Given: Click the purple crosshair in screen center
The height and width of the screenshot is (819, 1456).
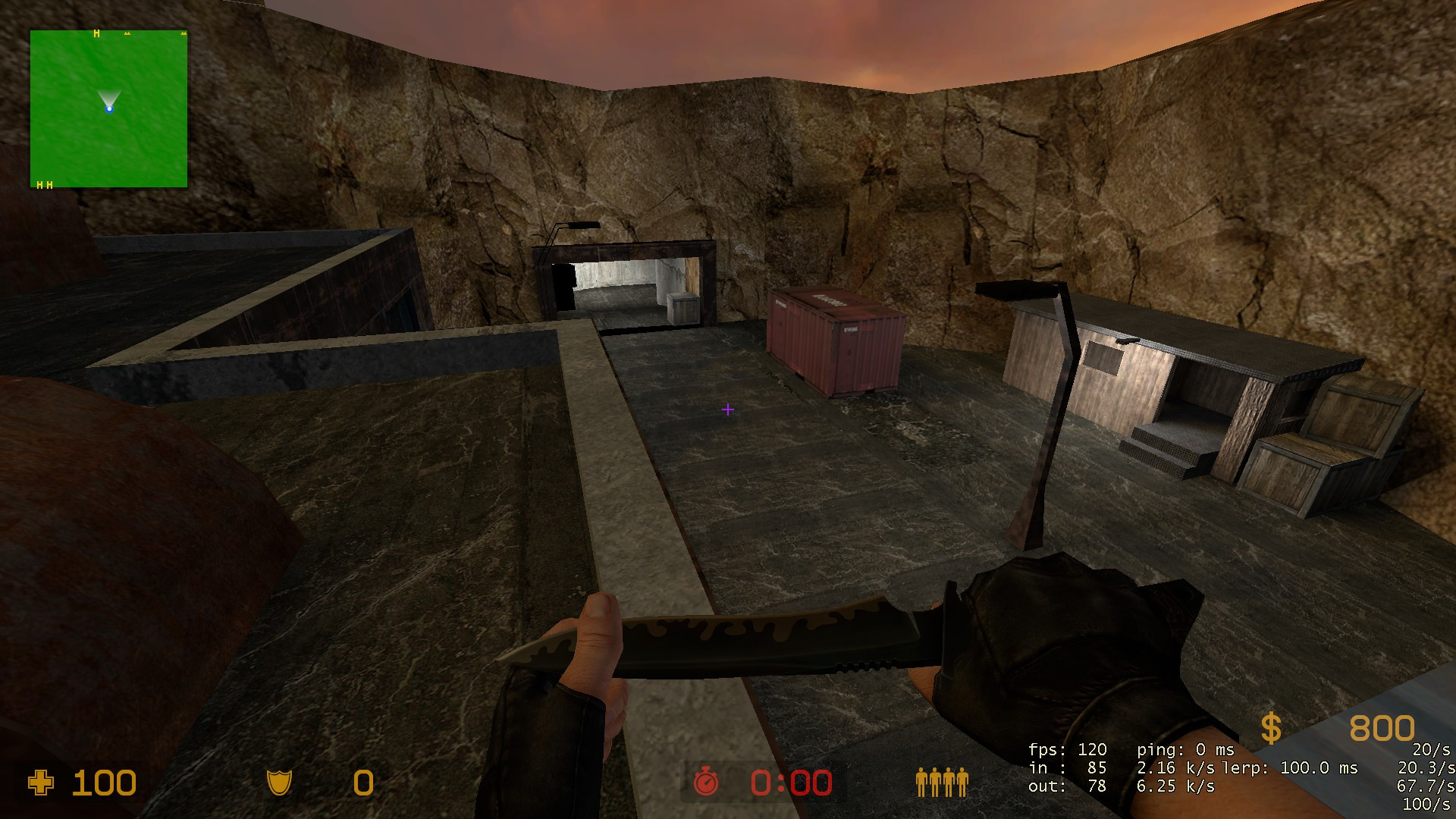Looking at the screenshot, I should pyautogui.click(x=728, y=409).
